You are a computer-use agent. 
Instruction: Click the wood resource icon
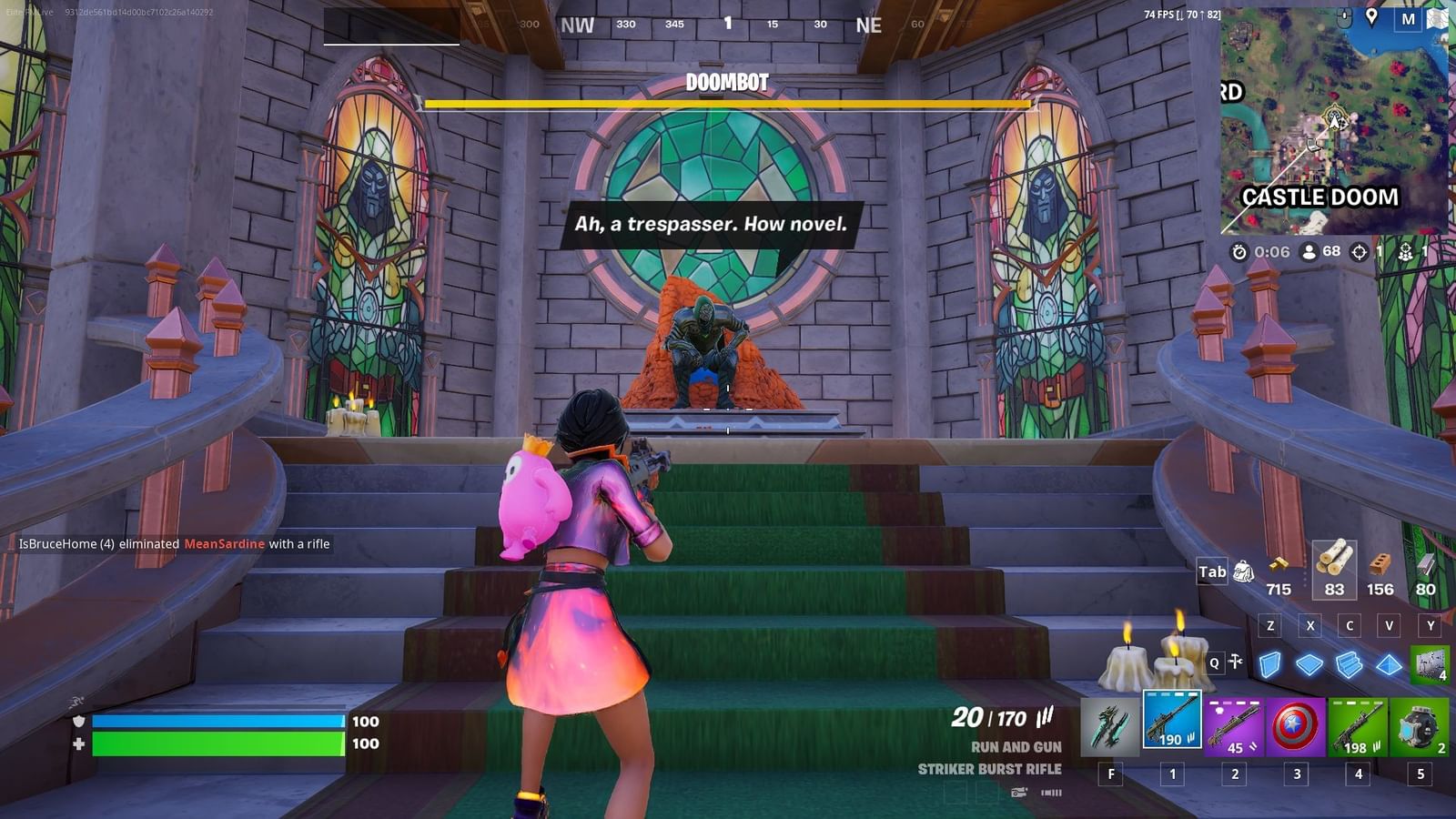pyautogui.click(x=1334, y=564)
